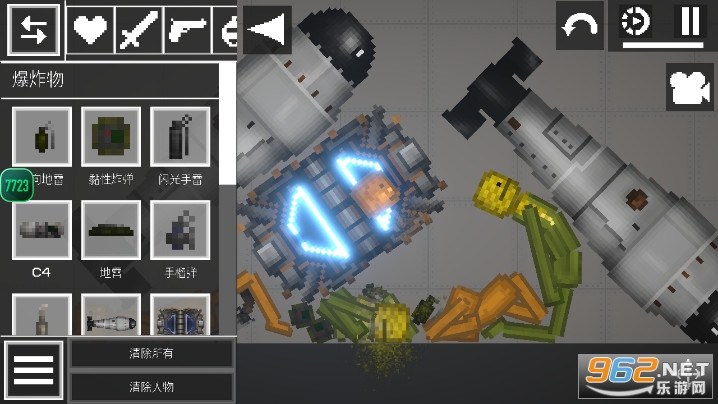This screenshot has height=404, width=718.
Task: Tap the green 7723 floating badge
Action: pyautogui.click(x=17, y=185)
